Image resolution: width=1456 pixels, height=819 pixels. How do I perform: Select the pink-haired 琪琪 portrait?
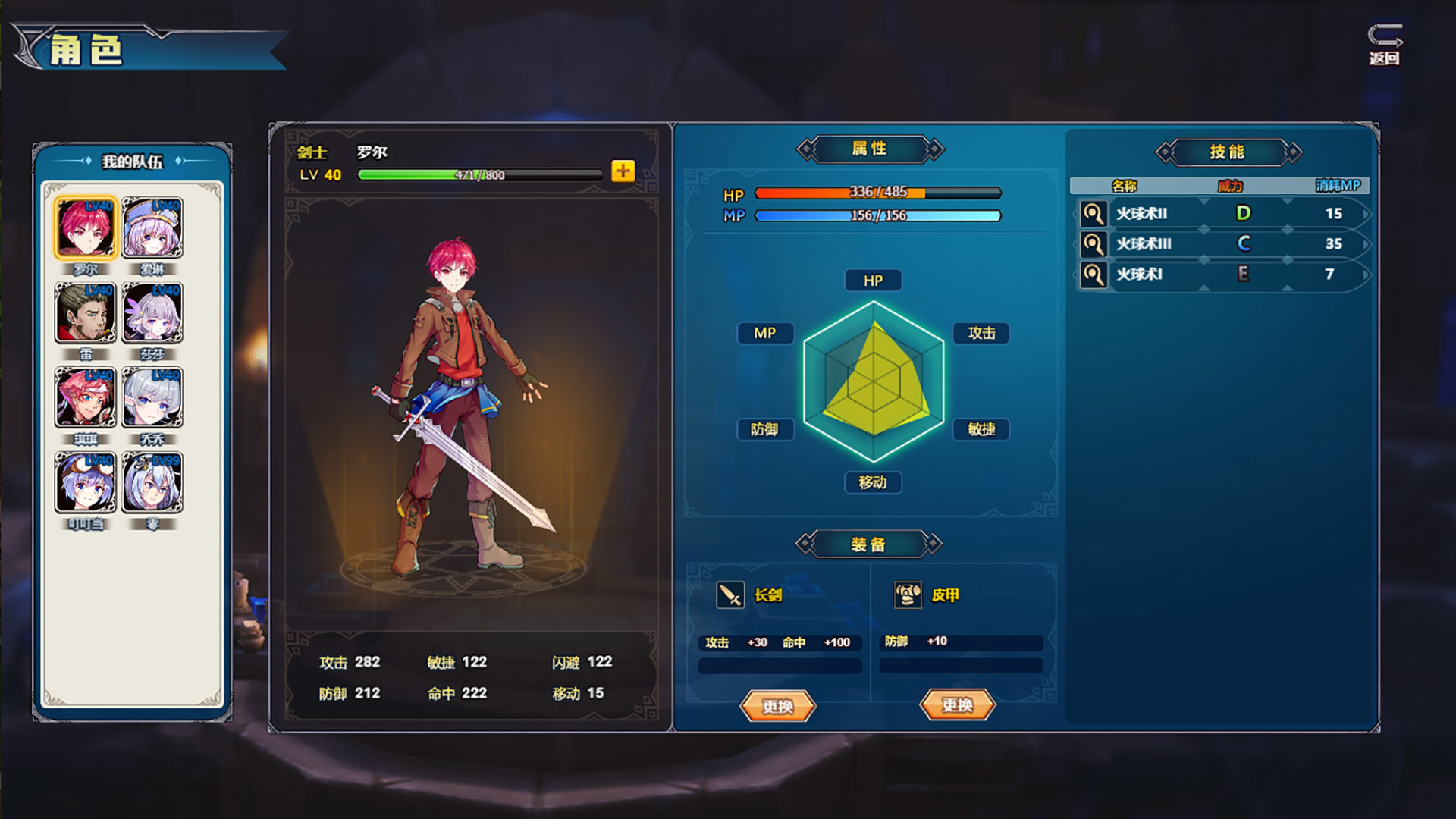pos(85,398)
